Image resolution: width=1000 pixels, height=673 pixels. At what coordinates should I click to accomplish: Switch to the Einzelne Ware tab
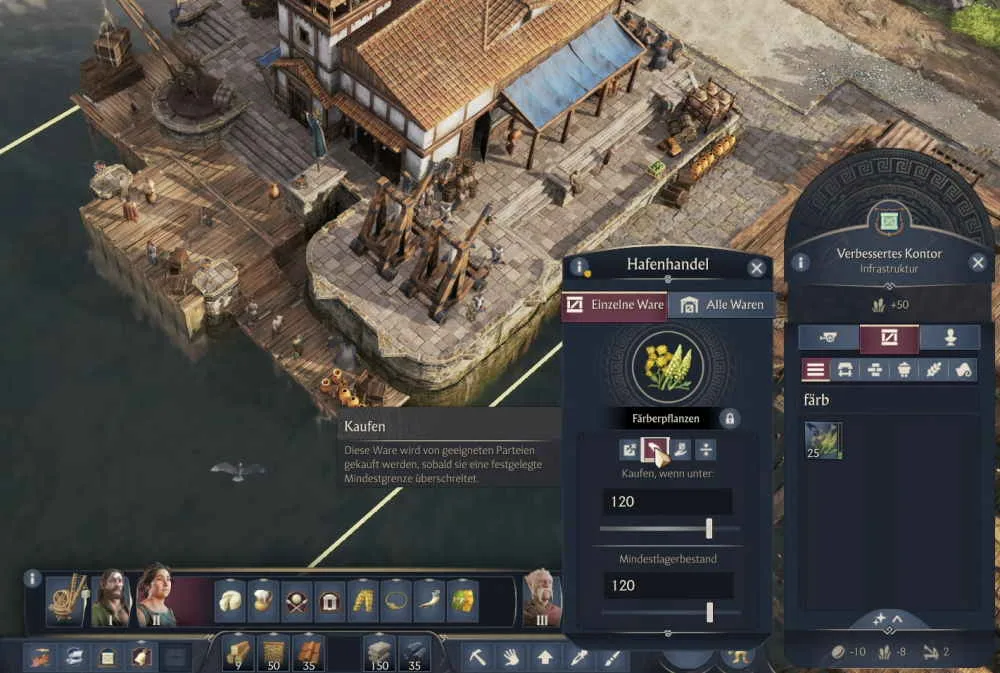(x=614, y=305)
